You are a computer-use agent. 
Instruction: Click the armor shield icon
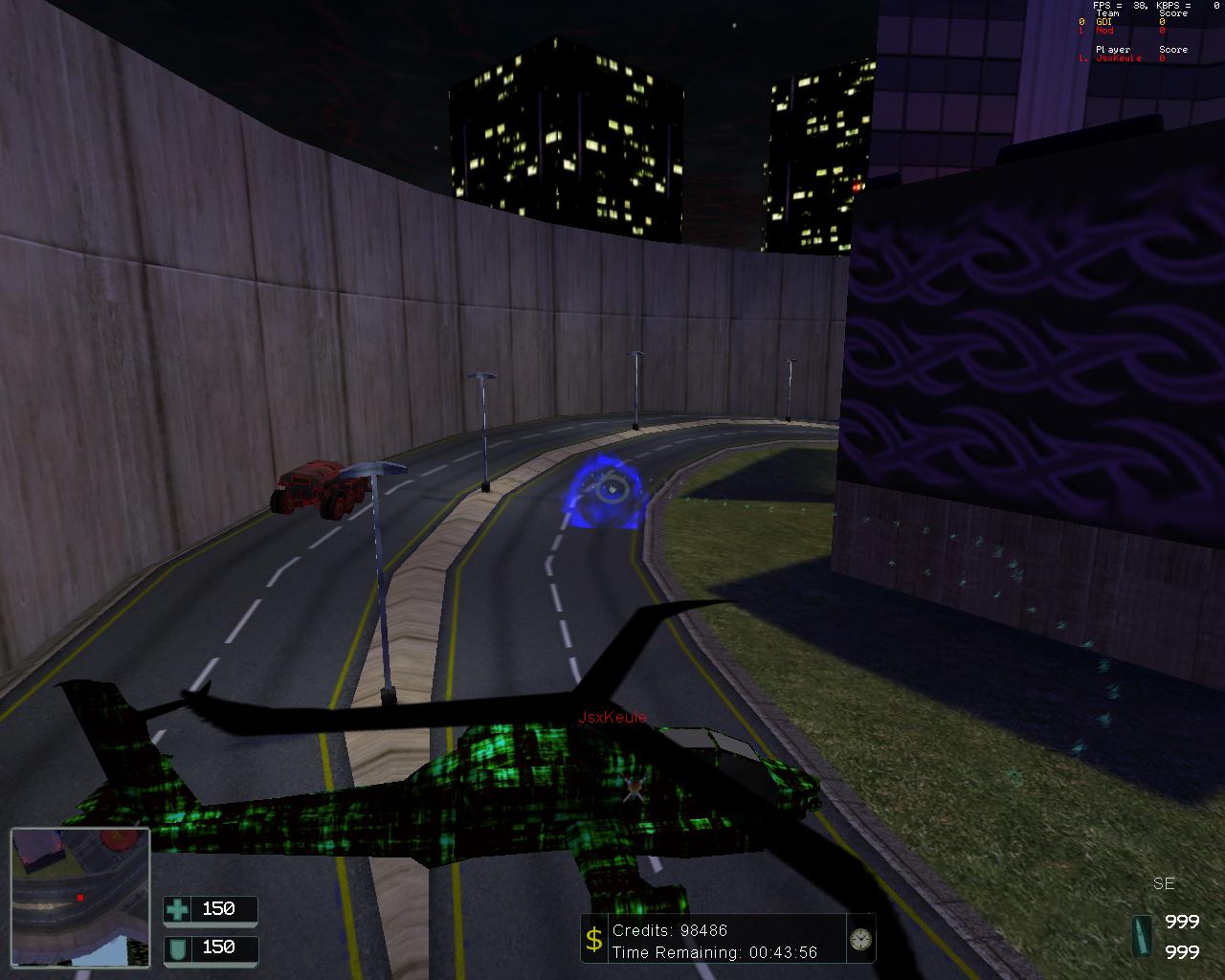click(177, 947)
